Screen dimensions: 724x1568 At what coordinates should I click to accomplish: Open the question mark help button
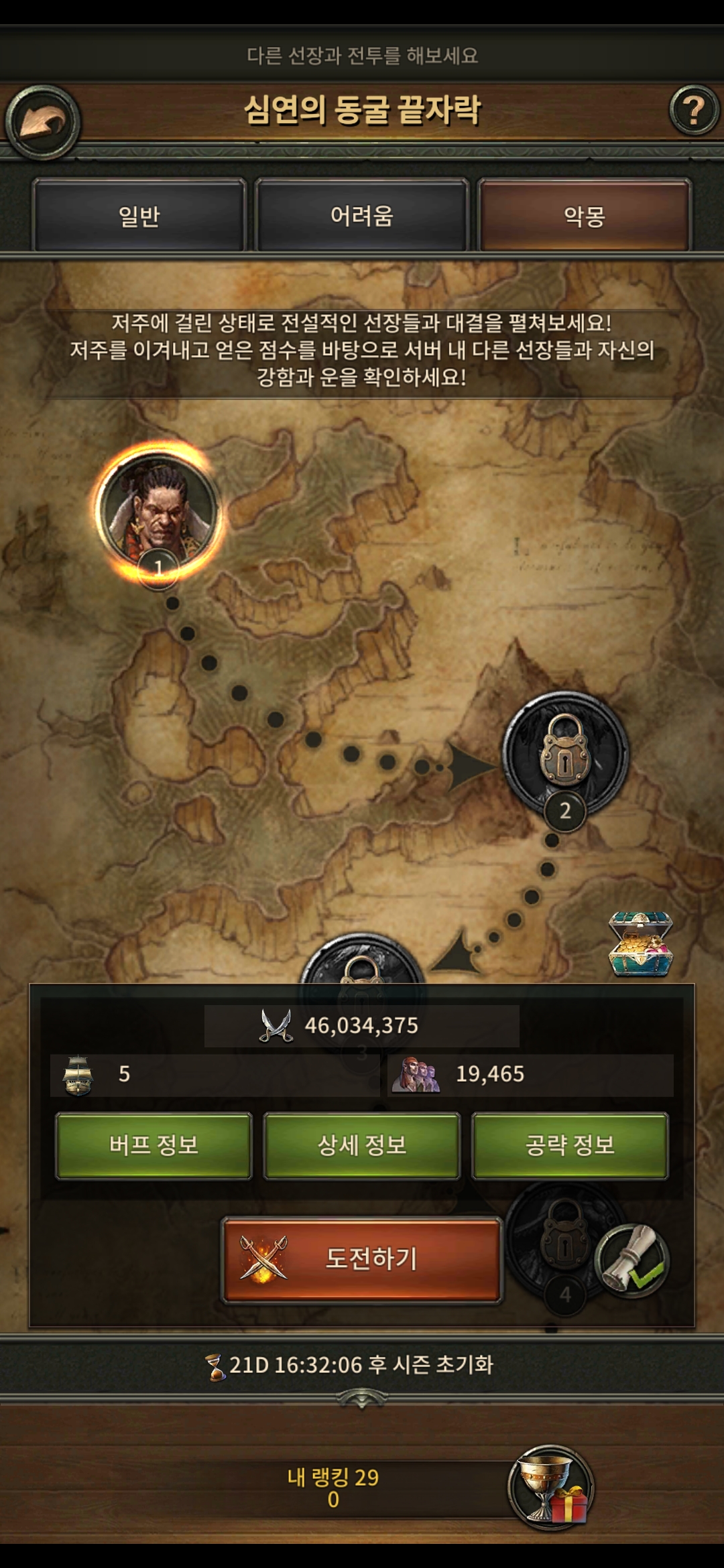pyautogui.click(x=693, y=111)
